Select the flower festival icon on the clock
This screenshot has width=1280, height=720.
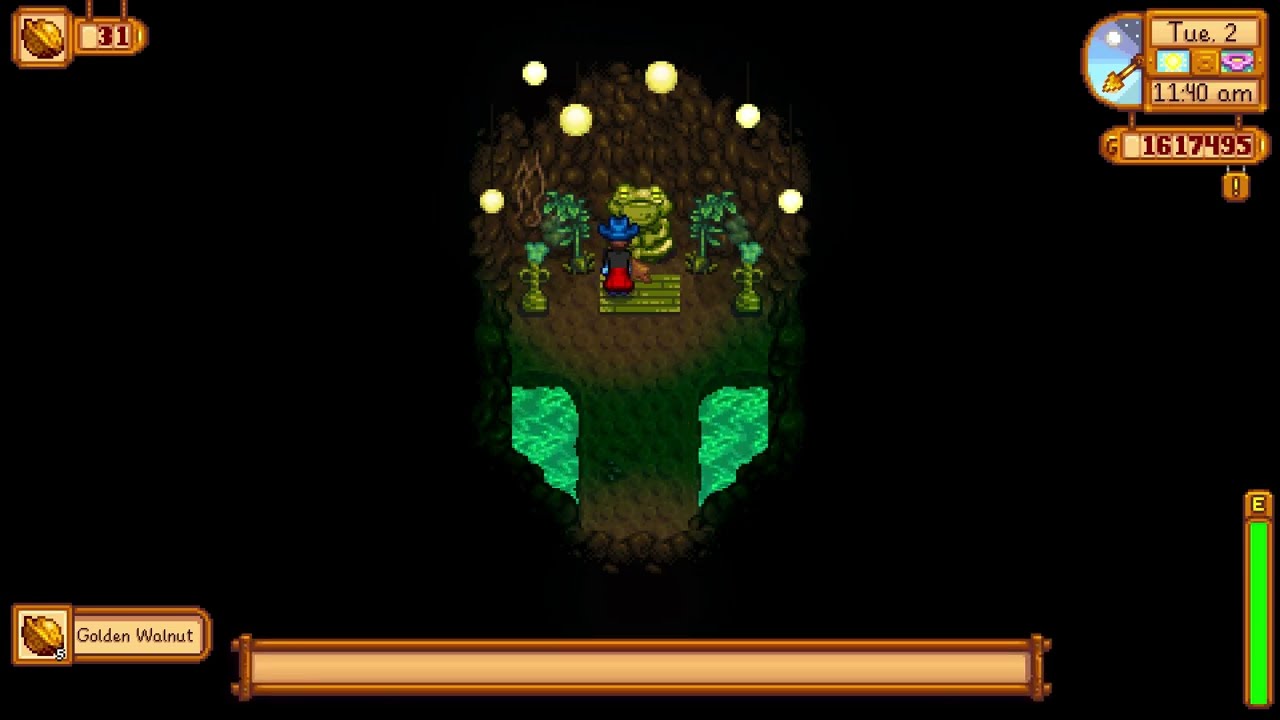pos(1236,62)
